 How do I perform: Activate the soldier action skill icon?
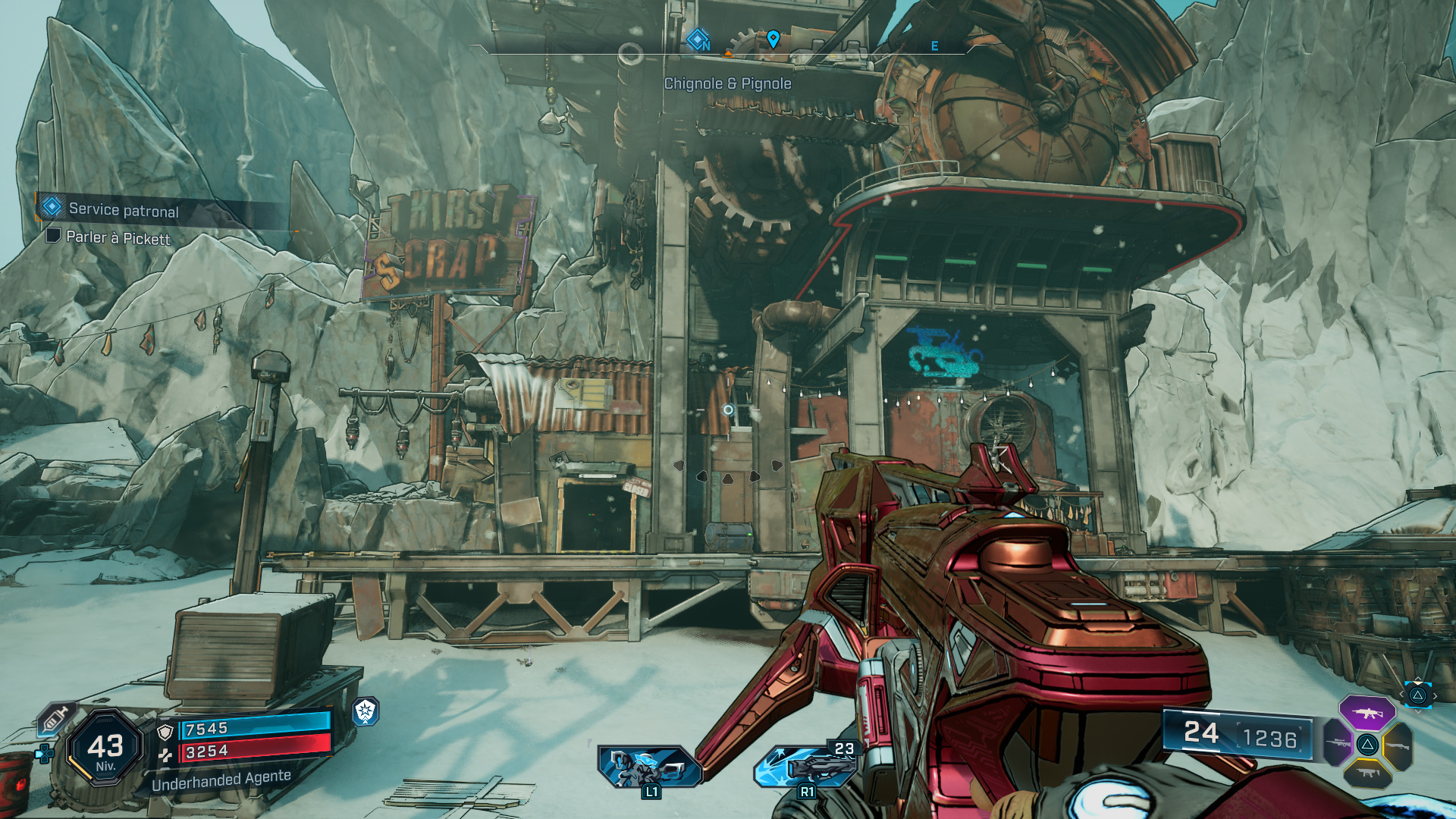[x=649, y=766]
